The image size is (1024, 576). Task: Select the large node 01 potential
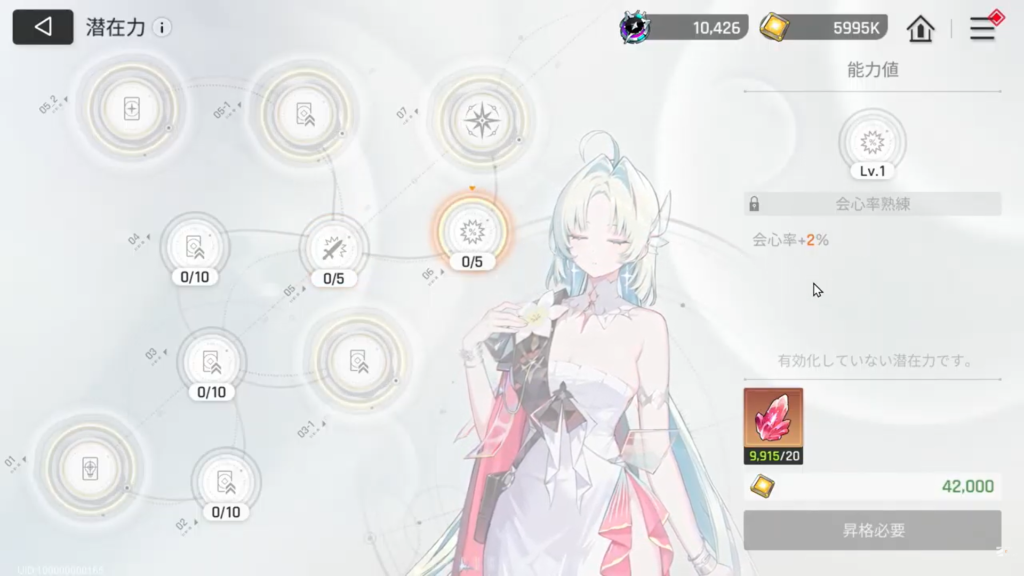point(89,468)
